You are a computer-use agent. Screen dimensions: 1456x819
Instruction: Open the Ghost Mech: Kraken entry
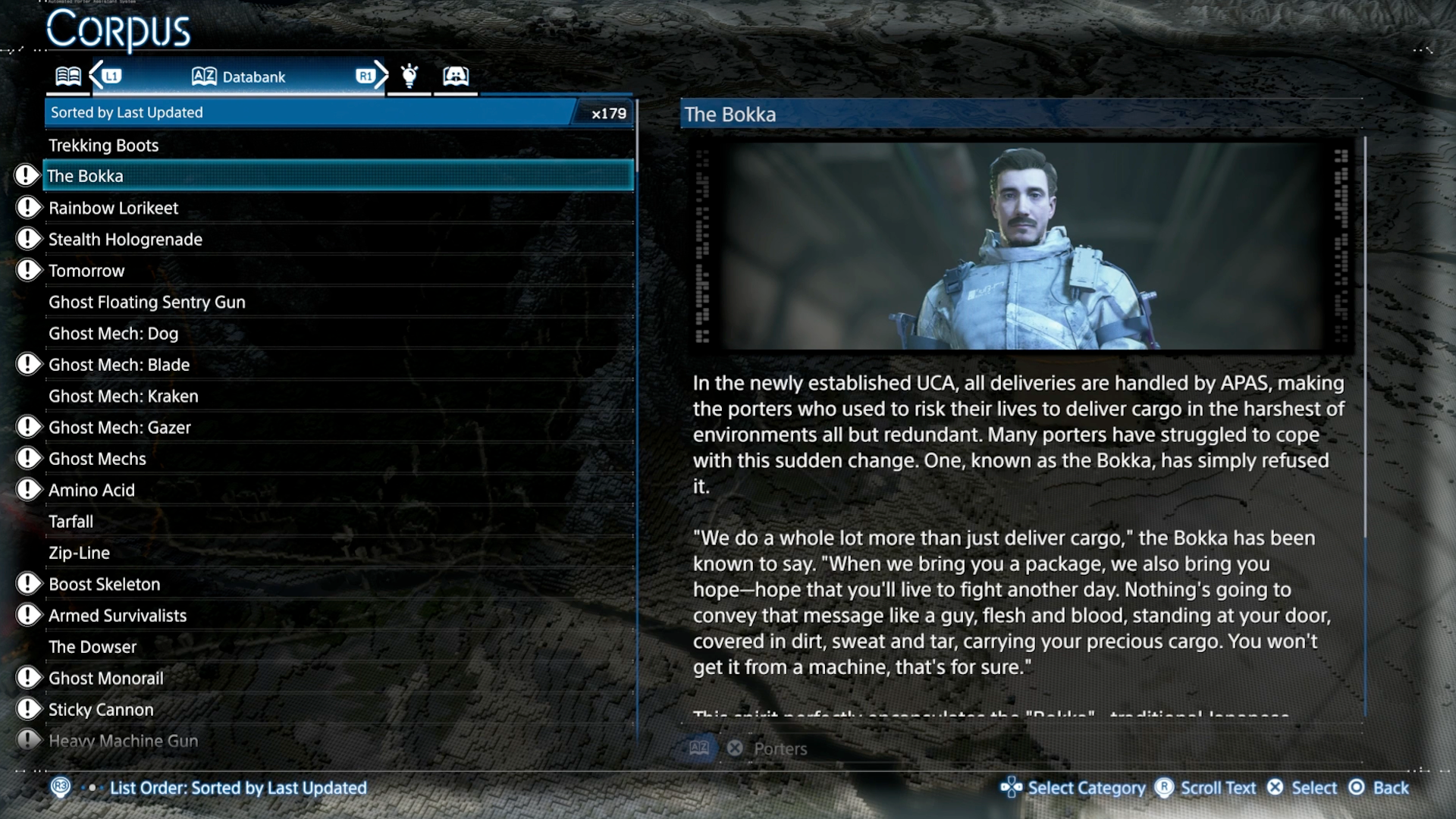(124, 397)
